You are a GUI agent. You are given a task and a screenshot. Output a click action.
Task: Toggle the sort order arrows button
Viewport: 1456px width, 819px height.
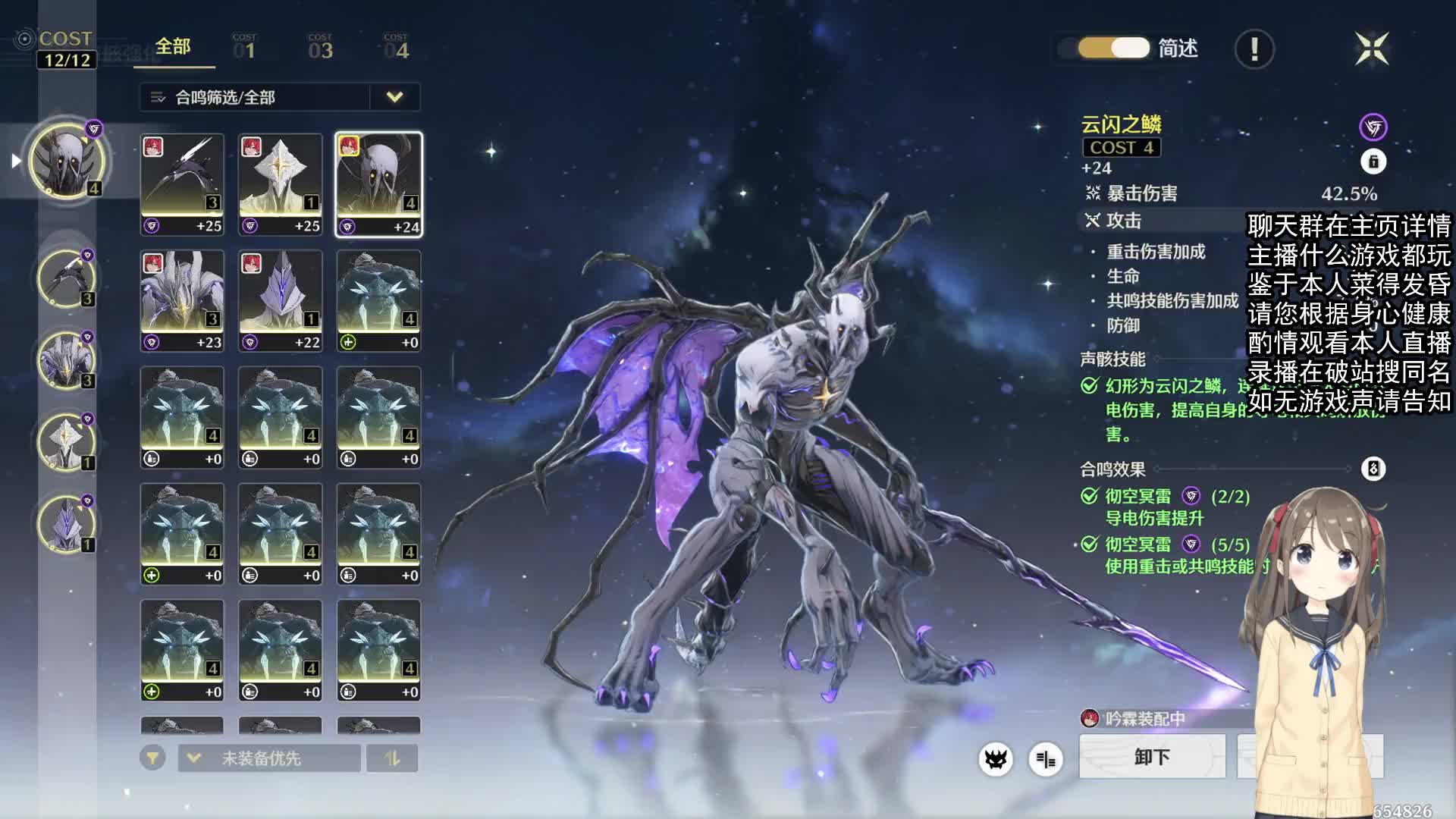click(x=392, y=758)
